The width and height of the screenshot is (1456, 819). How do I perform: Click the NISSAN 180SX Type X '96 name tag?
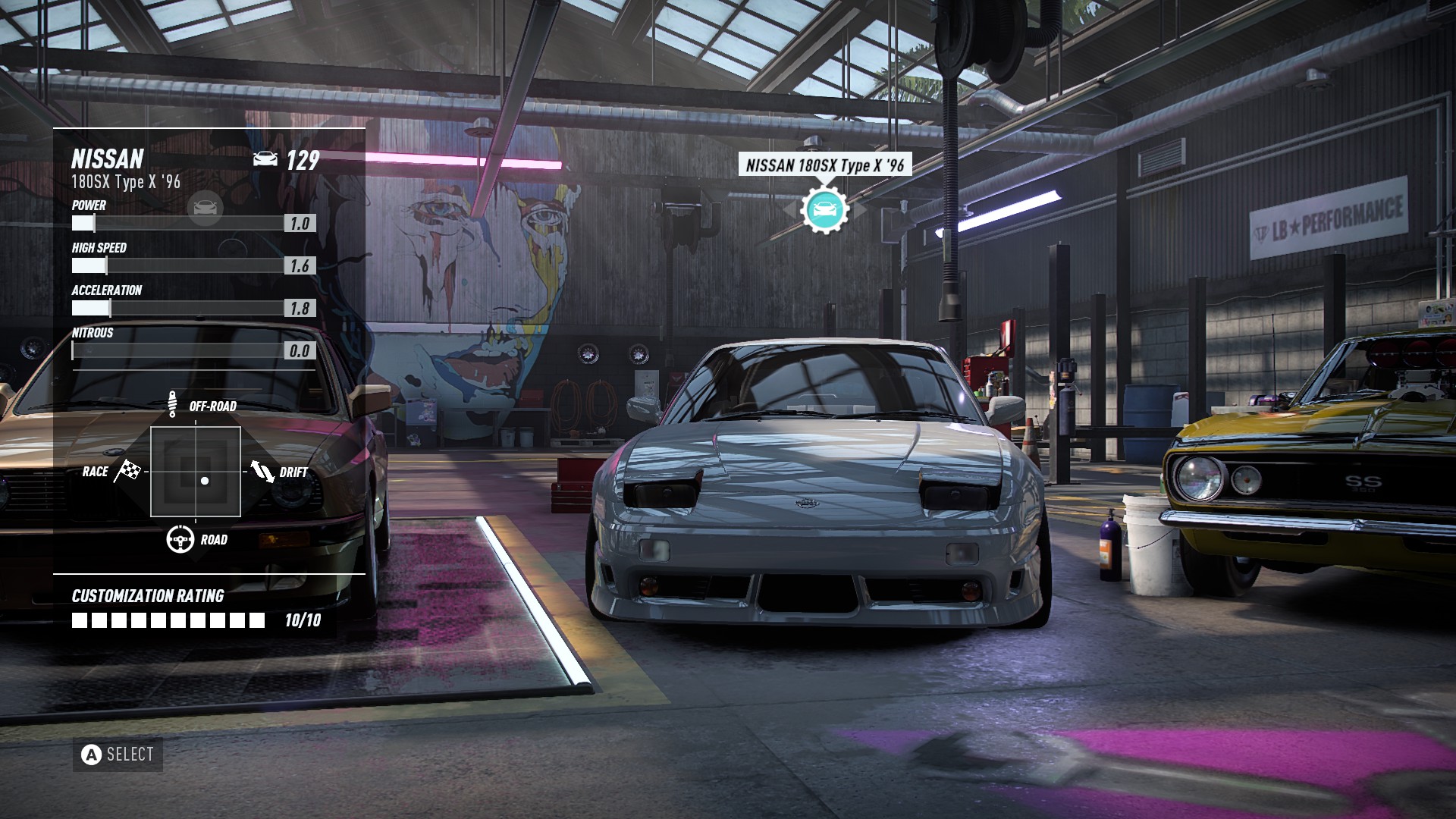coord(824,165)
